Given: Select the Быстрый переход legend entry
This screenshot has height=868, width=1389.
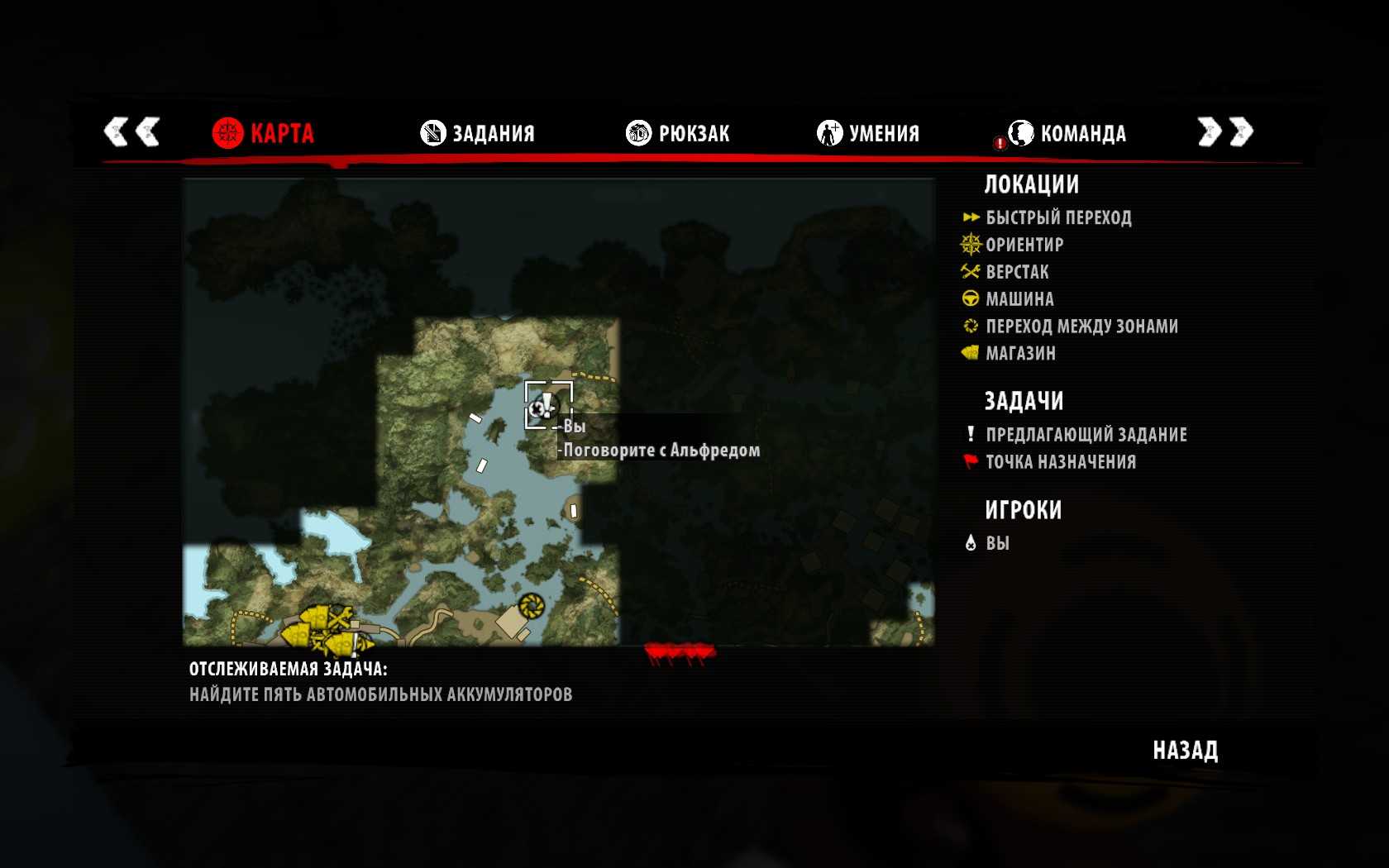Looking at the screenshot, I should (1057, 218).
